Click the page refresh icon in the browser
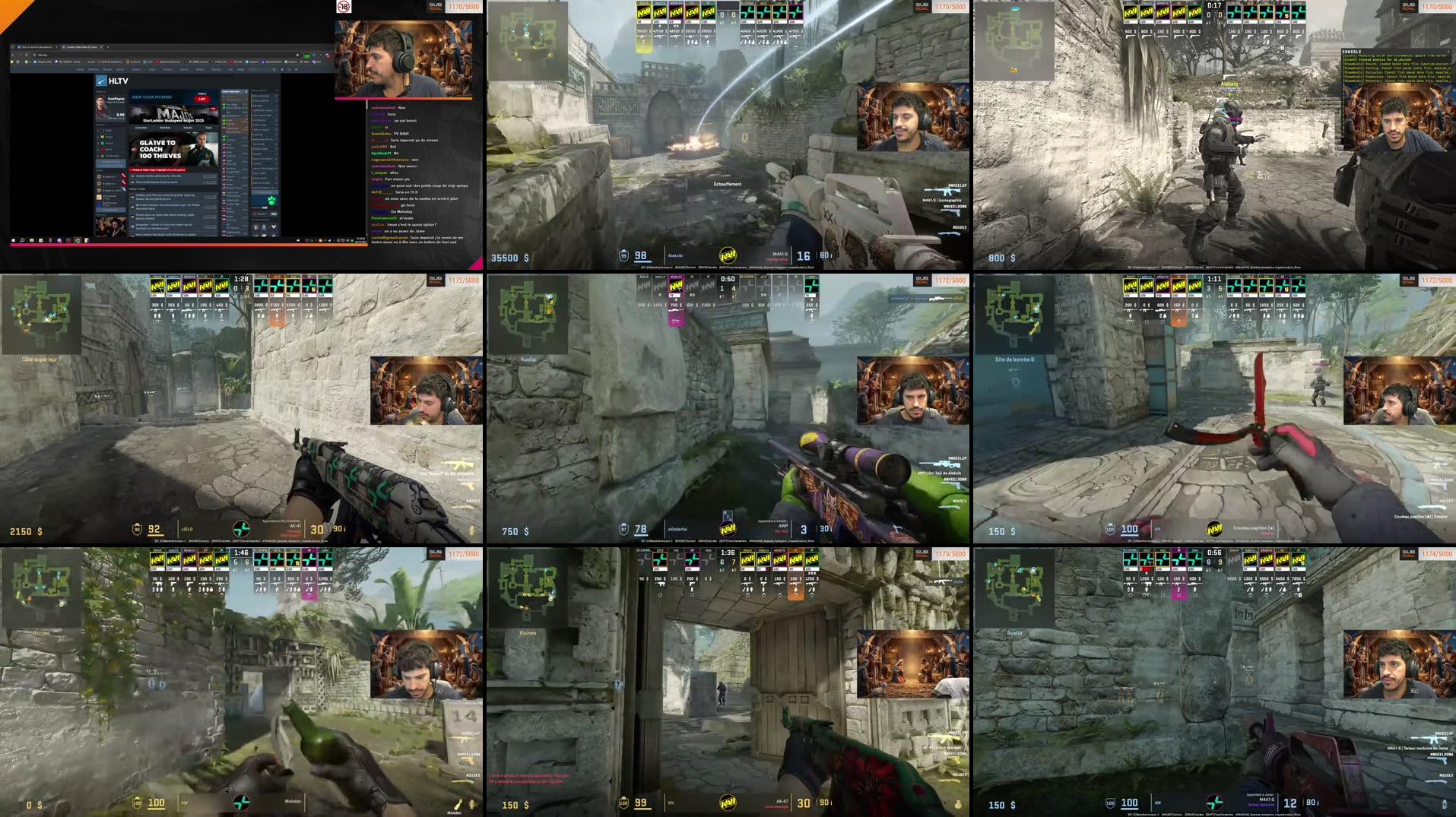Viewport: 1456px width, 817px height. pos(26,55)
